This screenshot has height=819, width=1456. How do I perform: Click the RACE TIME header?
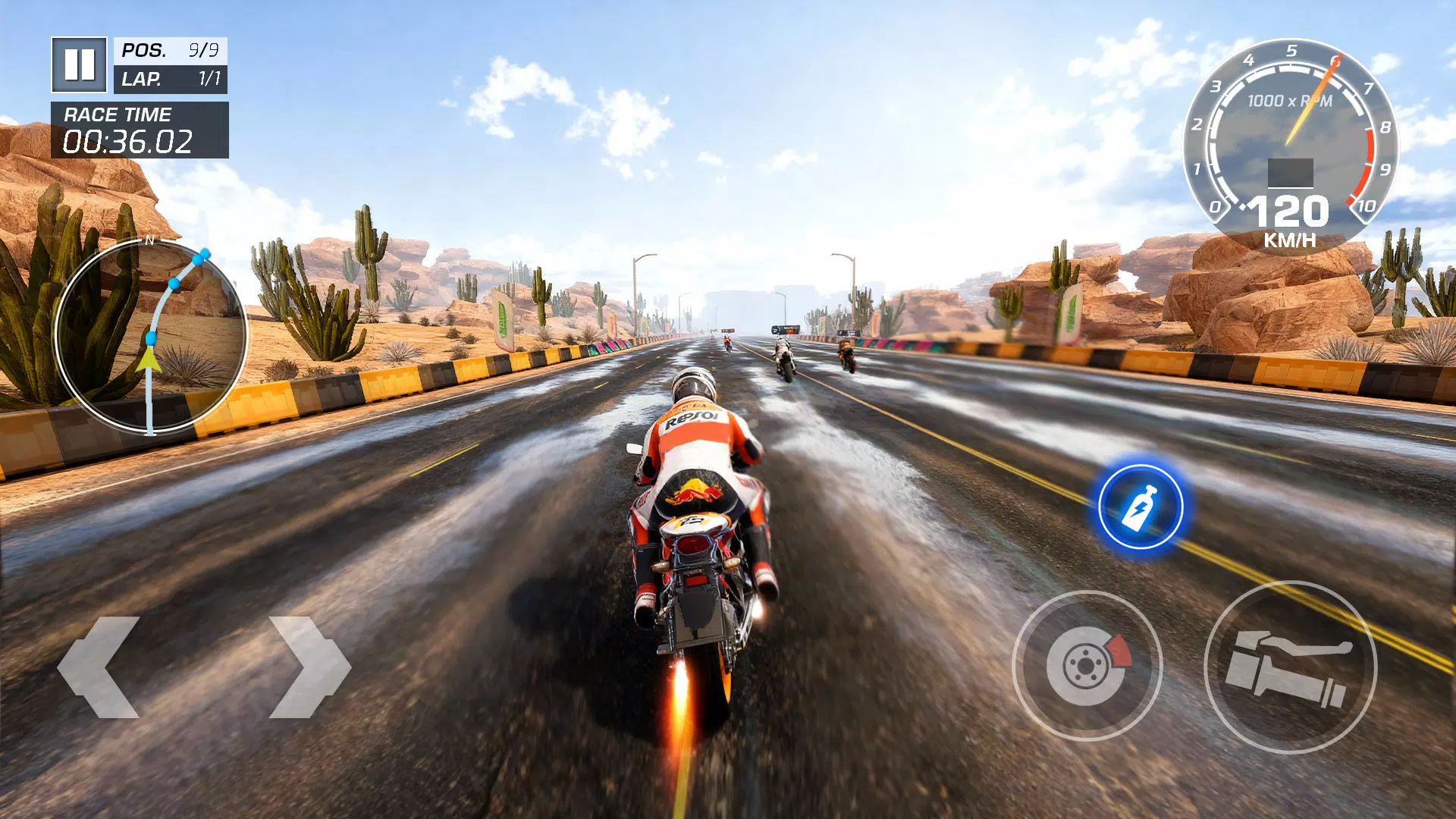pyautogui.click(x=118, y=115)
